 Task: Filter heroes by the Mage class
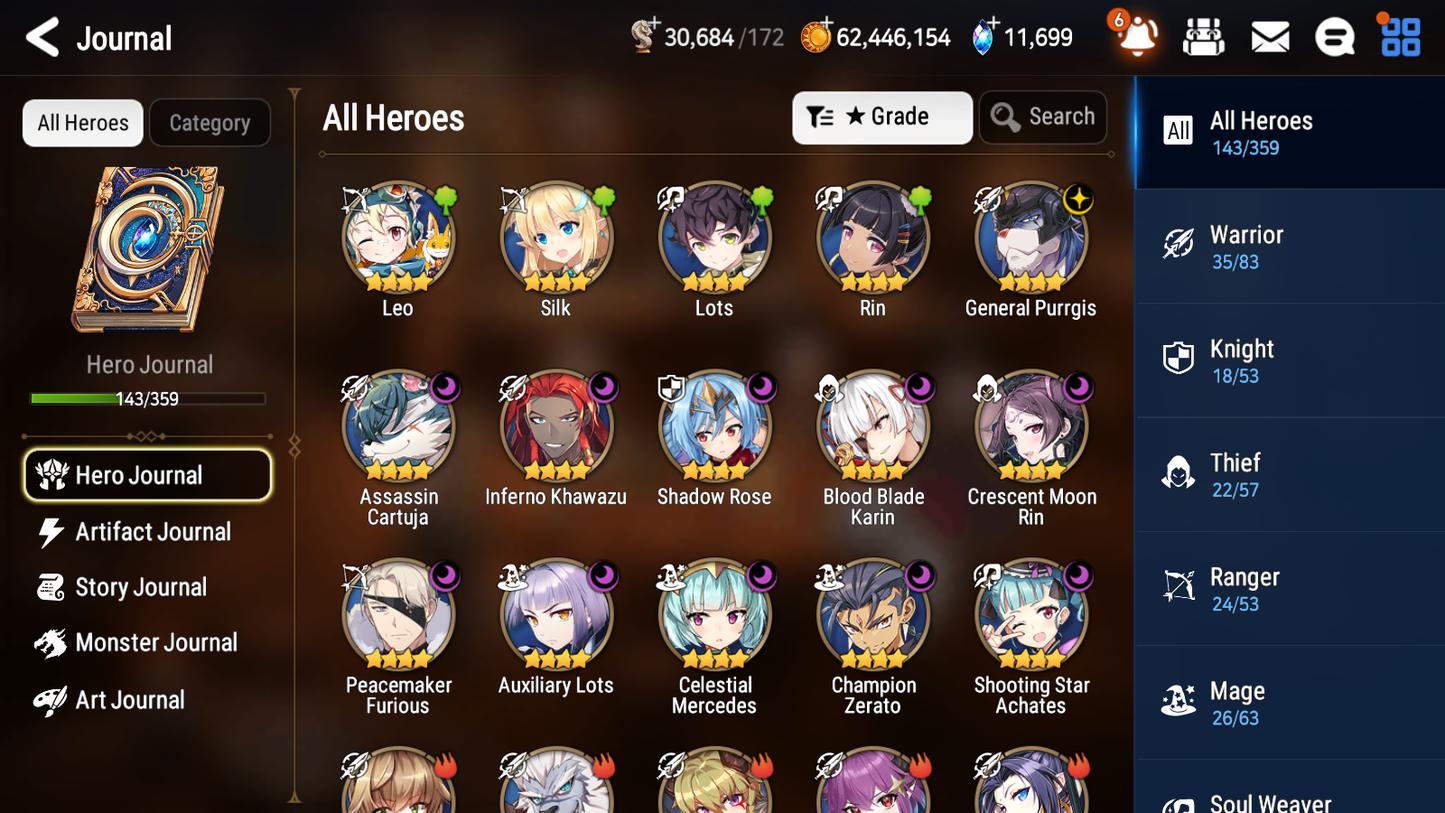pyautogui.click(x=1289, y=702)
